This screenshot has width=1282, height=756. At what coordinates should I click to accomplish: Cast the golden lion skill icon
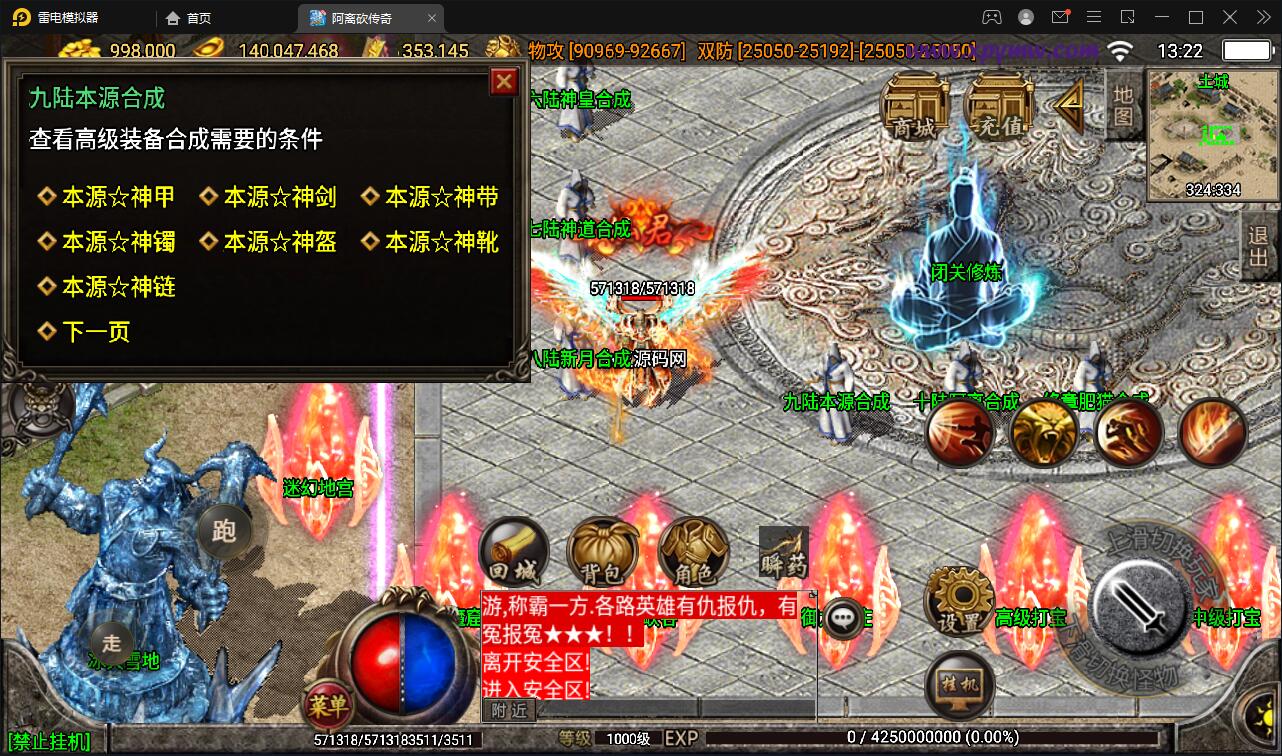[x=1045, y=432]
